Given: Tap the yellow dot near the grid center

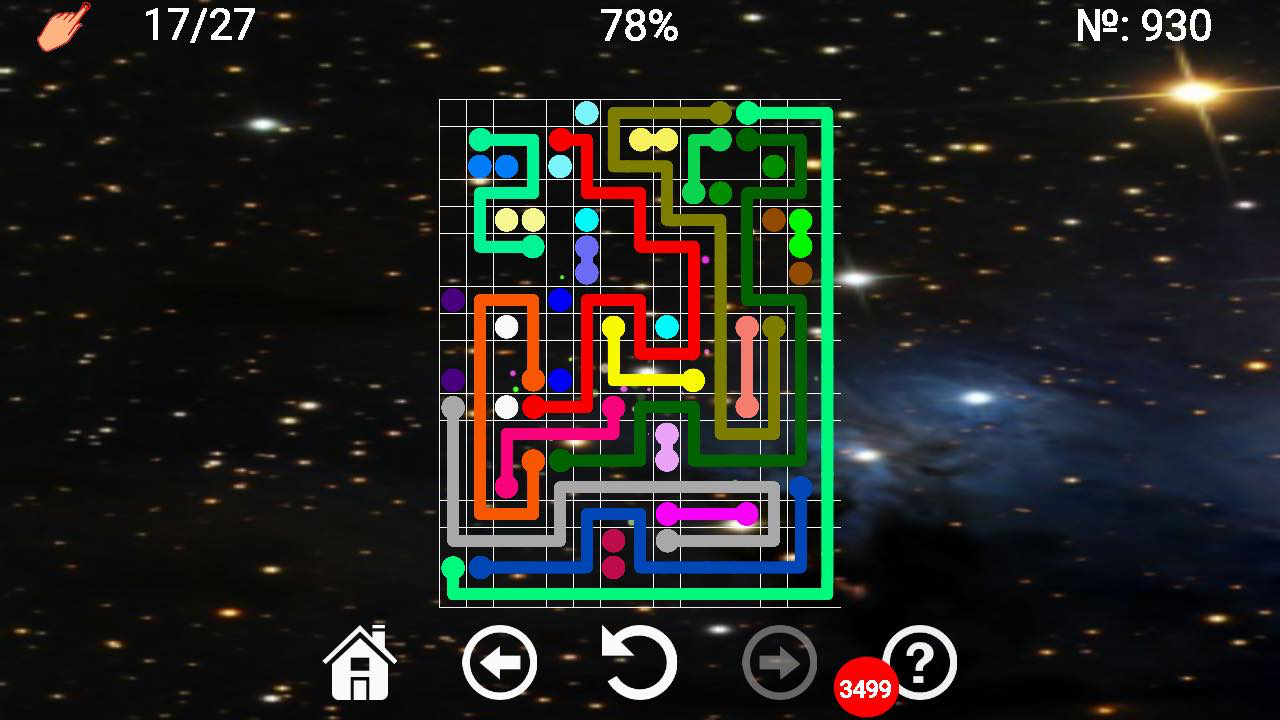Looking at the screenshot, I should 615,325.
